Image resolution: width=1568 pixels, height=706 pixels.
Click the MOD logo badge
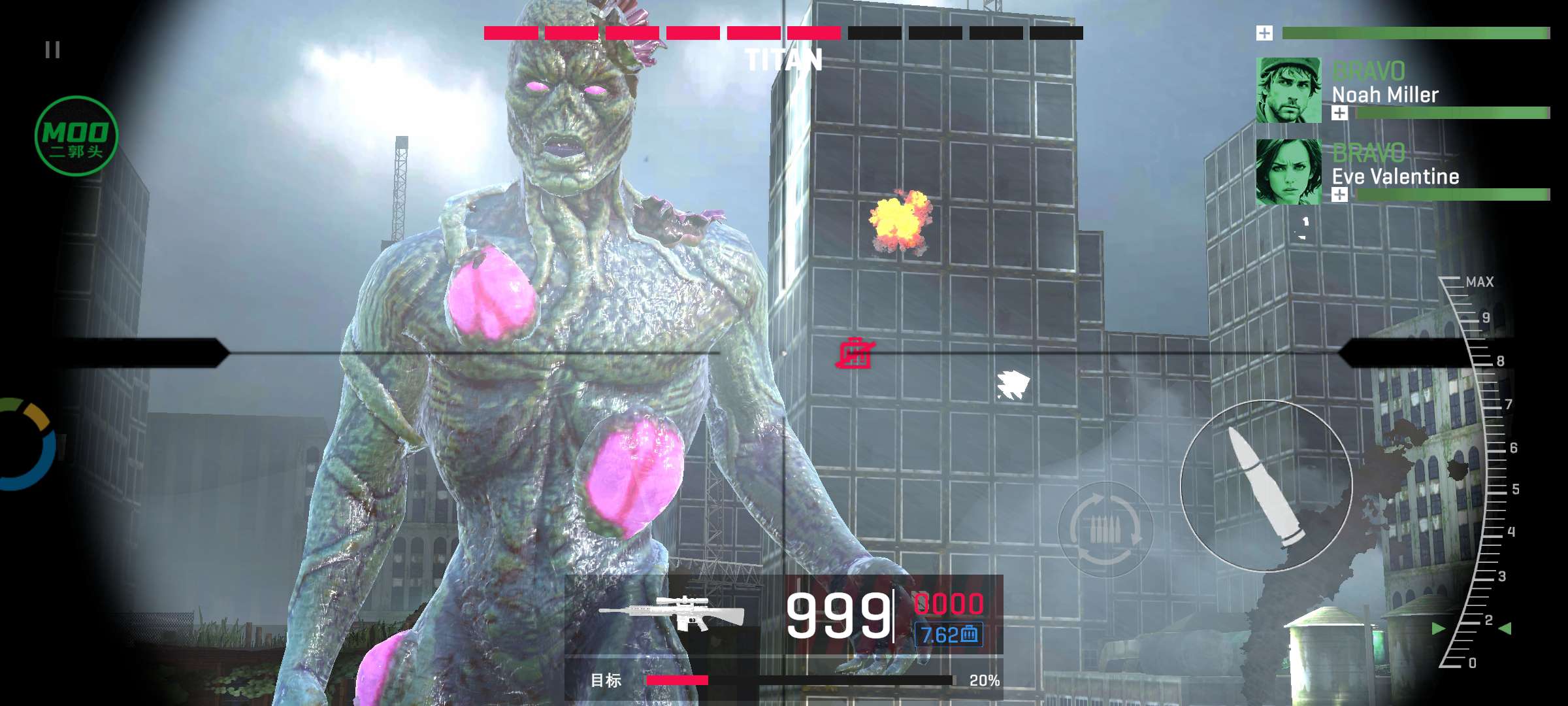[76, 136]
